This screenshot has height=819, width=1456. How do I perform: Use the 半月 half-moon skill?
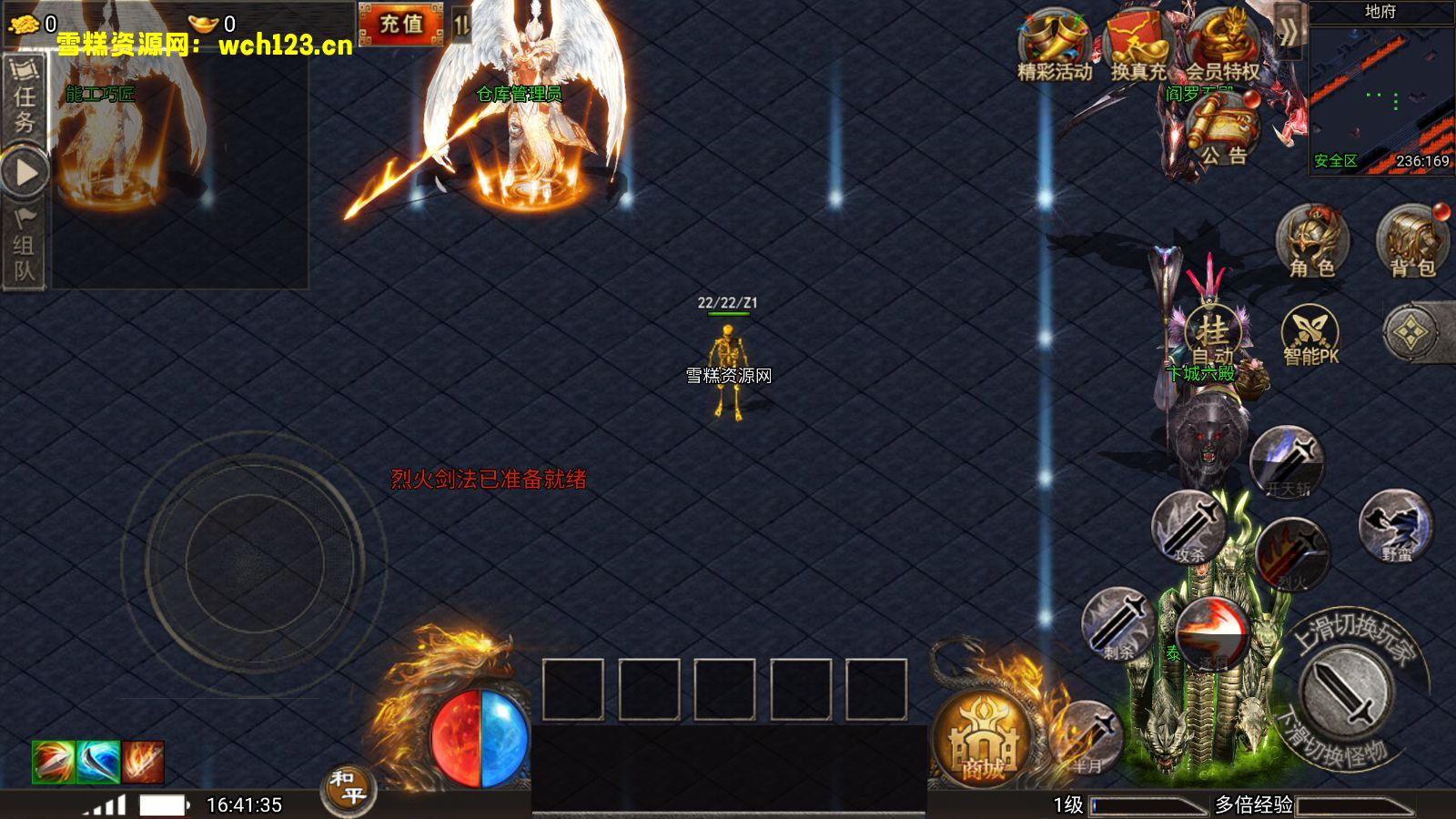[1087, 737]
